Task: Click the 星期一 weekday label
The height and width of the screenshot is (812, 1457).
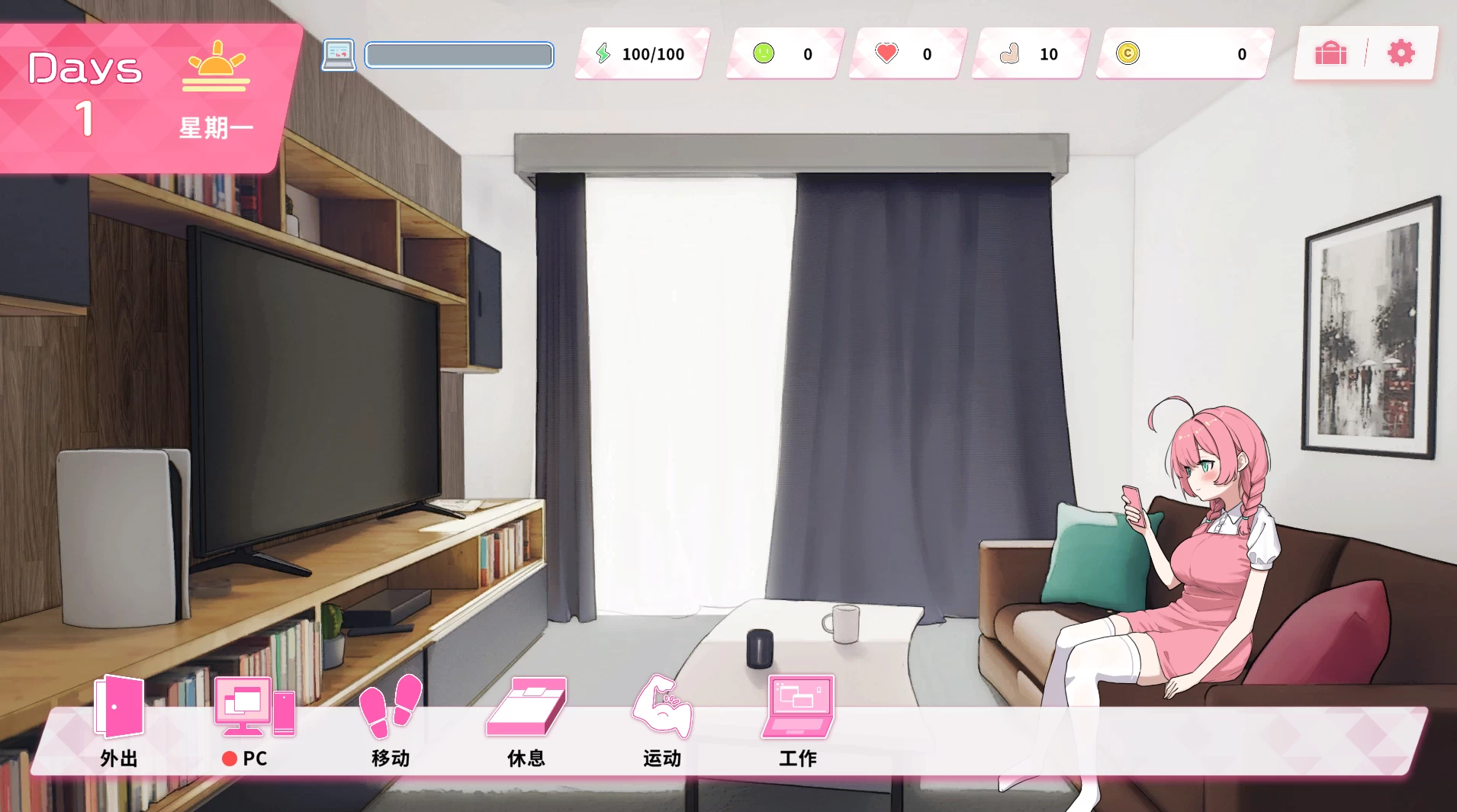Action: 216,126
